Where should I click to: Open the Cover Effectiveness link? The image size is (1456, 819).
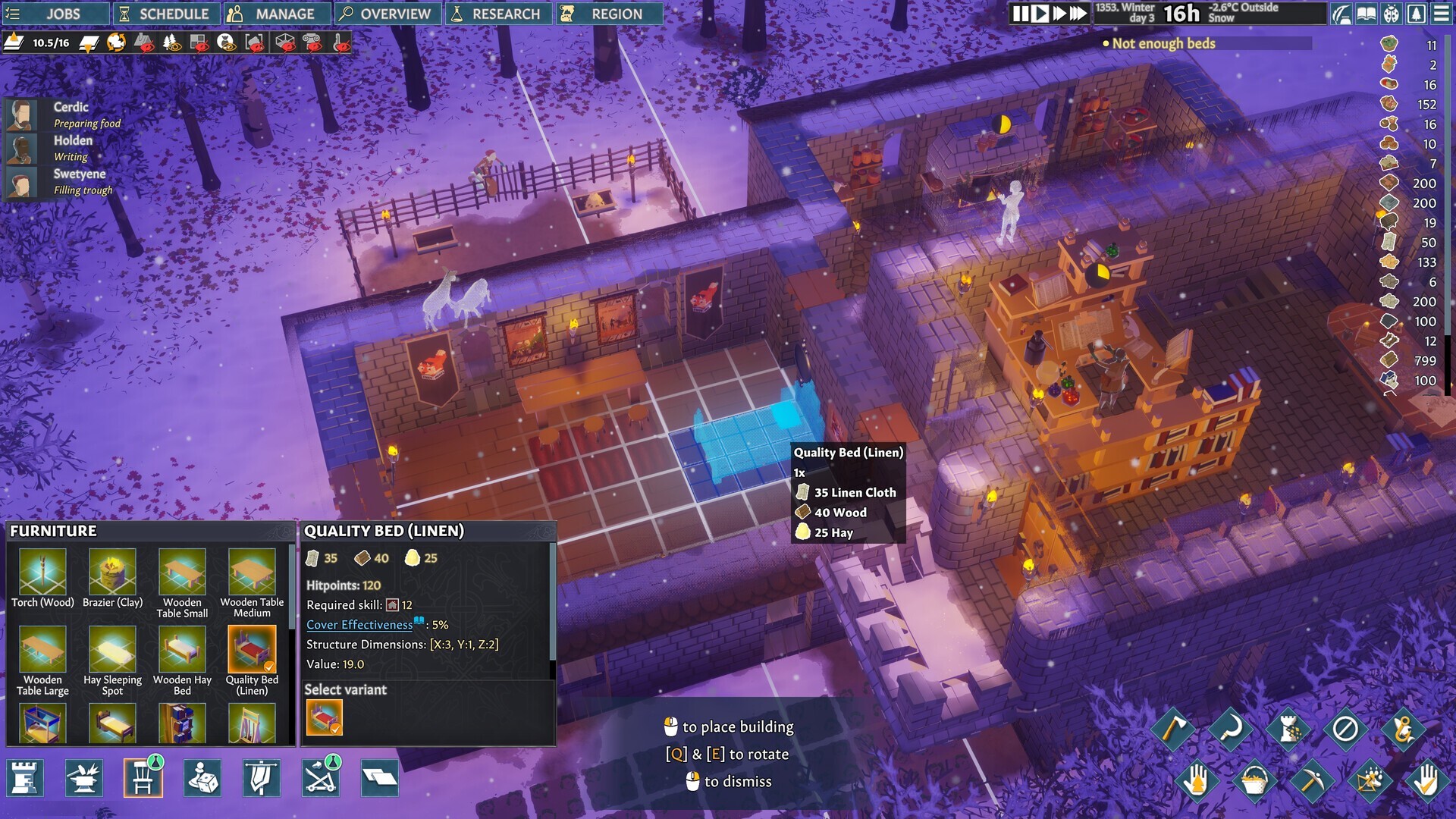(359, 624)
